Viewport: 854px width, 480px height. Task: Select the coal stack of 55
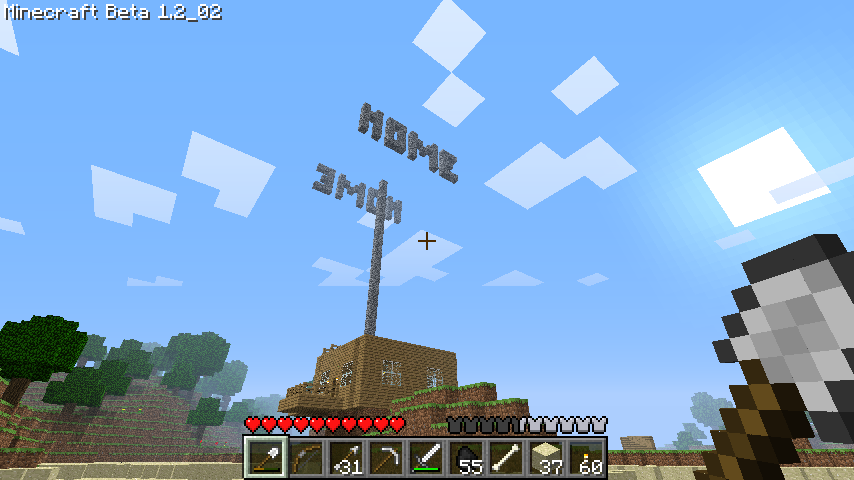(x=466, y=458)
